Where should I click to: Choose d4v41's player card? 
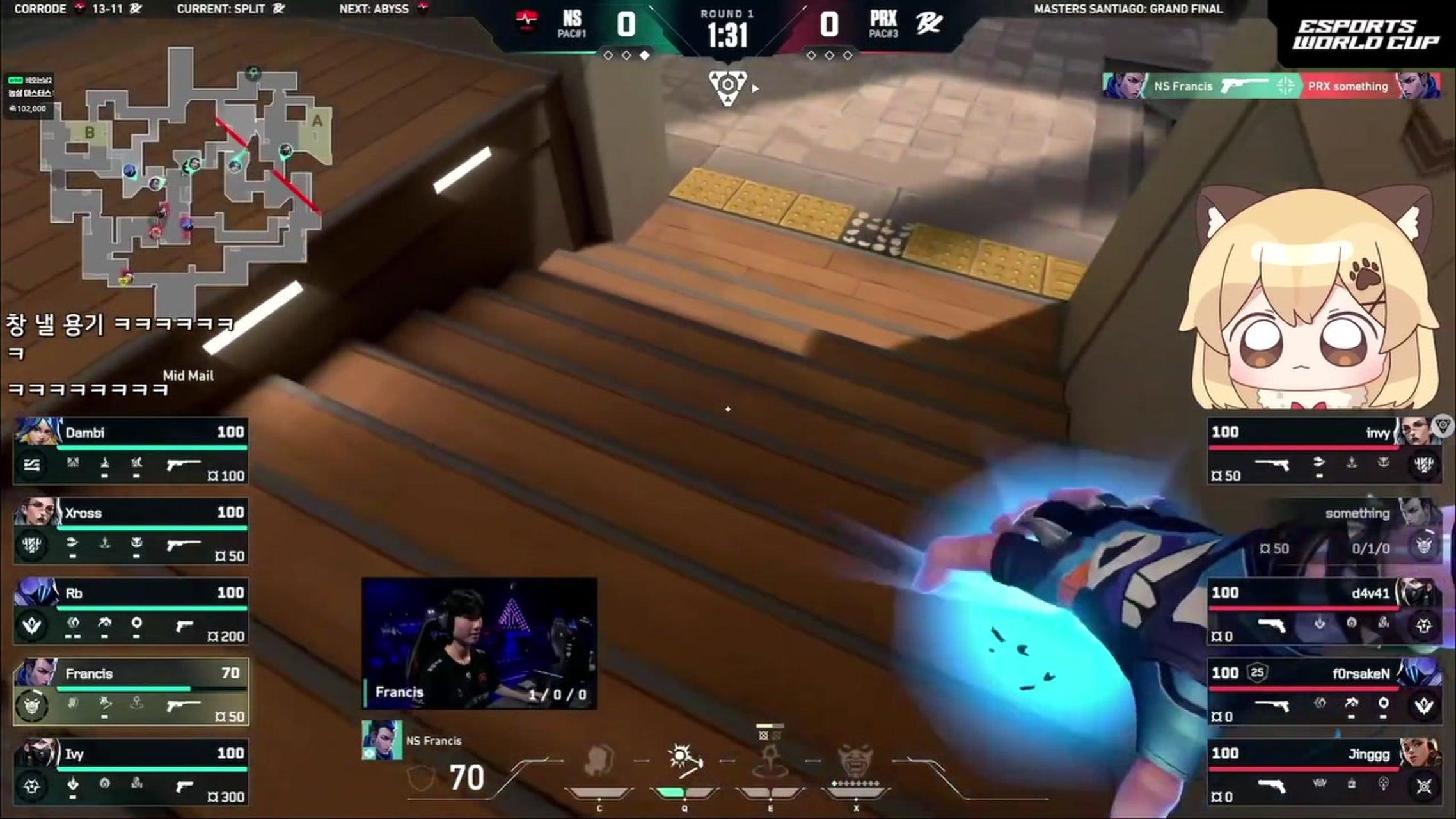click(1324, 612)
